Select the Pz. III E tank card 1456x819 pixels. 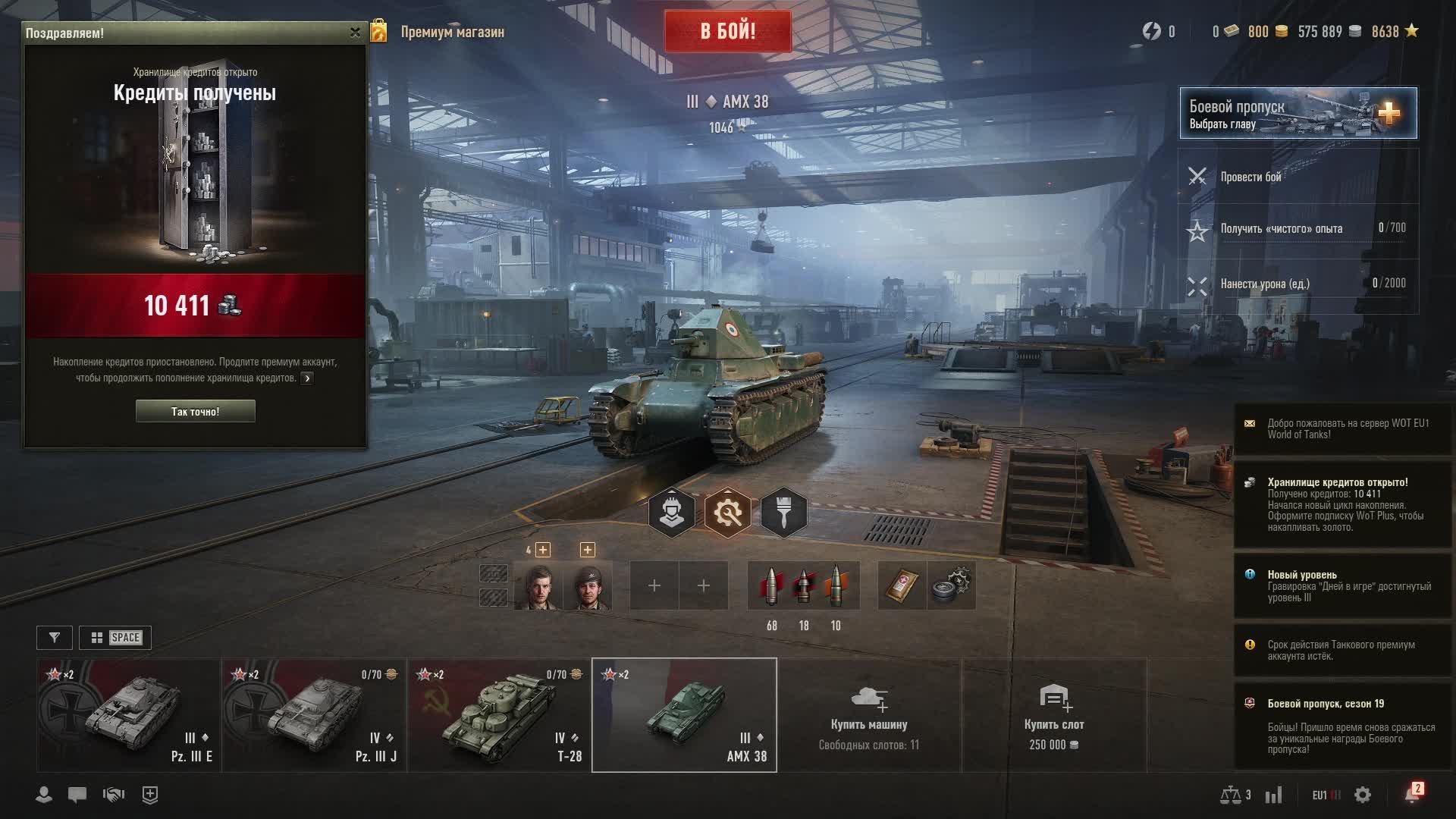click(x=129, y=715)
